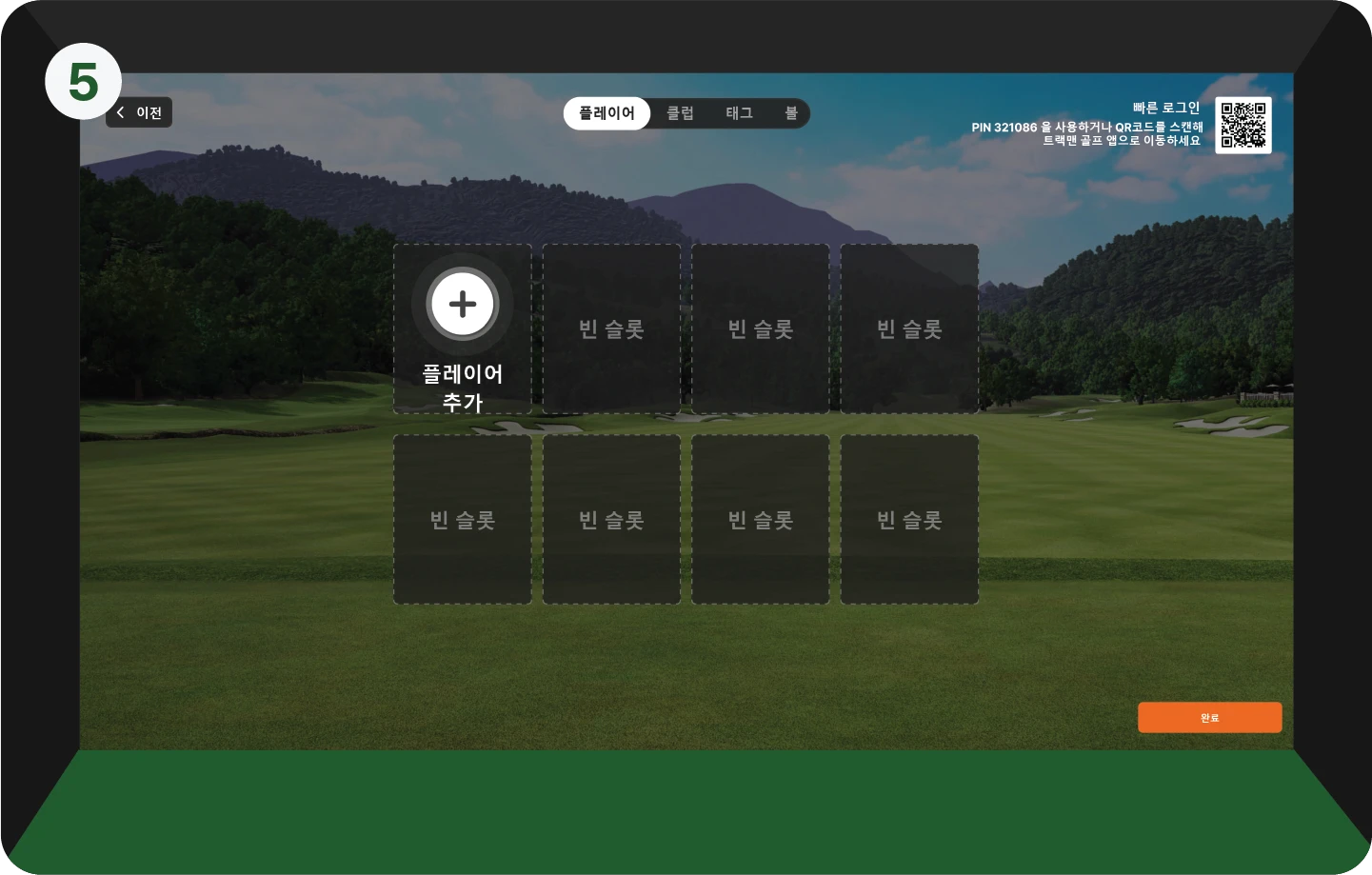Switch to the 플레이어 tab
1372x875 pixels.
click(x=606, y=113)
